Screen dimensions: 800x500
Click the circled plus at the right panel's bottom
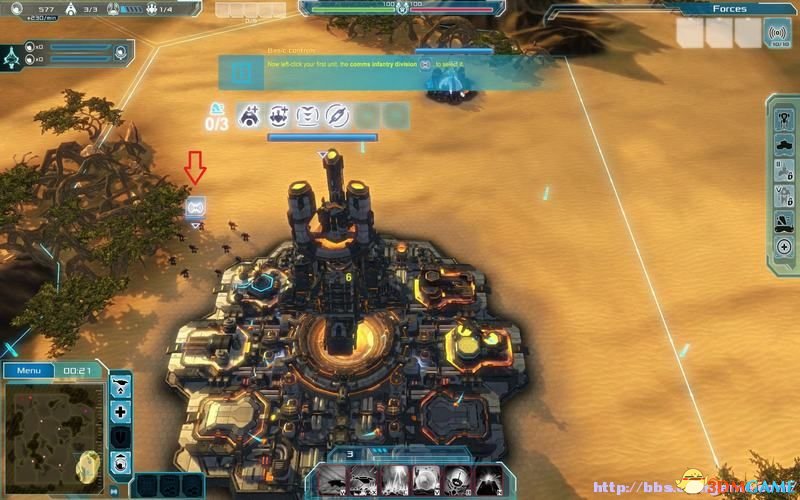[x=784, y=246]
